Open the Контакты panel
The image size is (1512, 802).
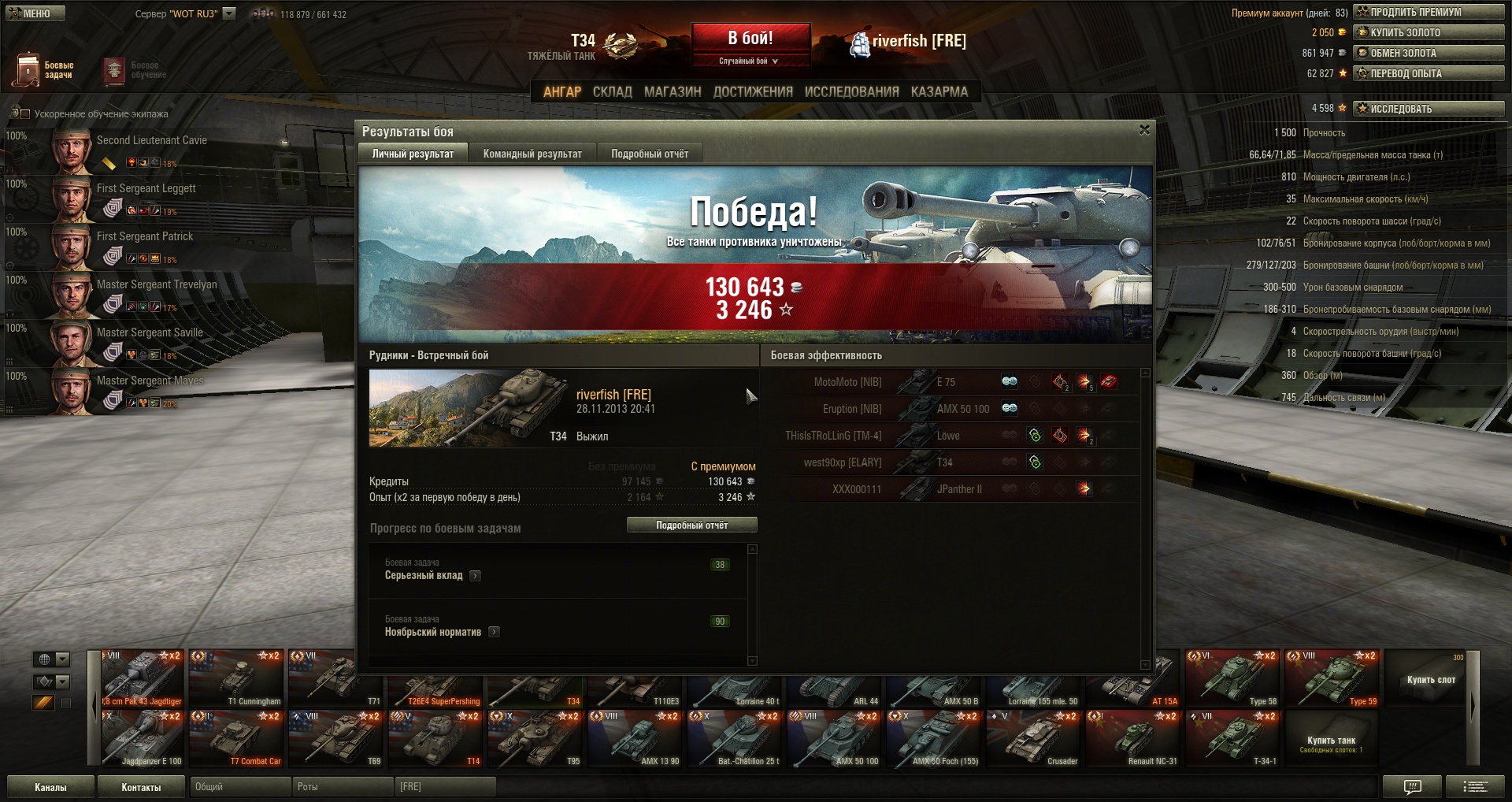[141, 787]
